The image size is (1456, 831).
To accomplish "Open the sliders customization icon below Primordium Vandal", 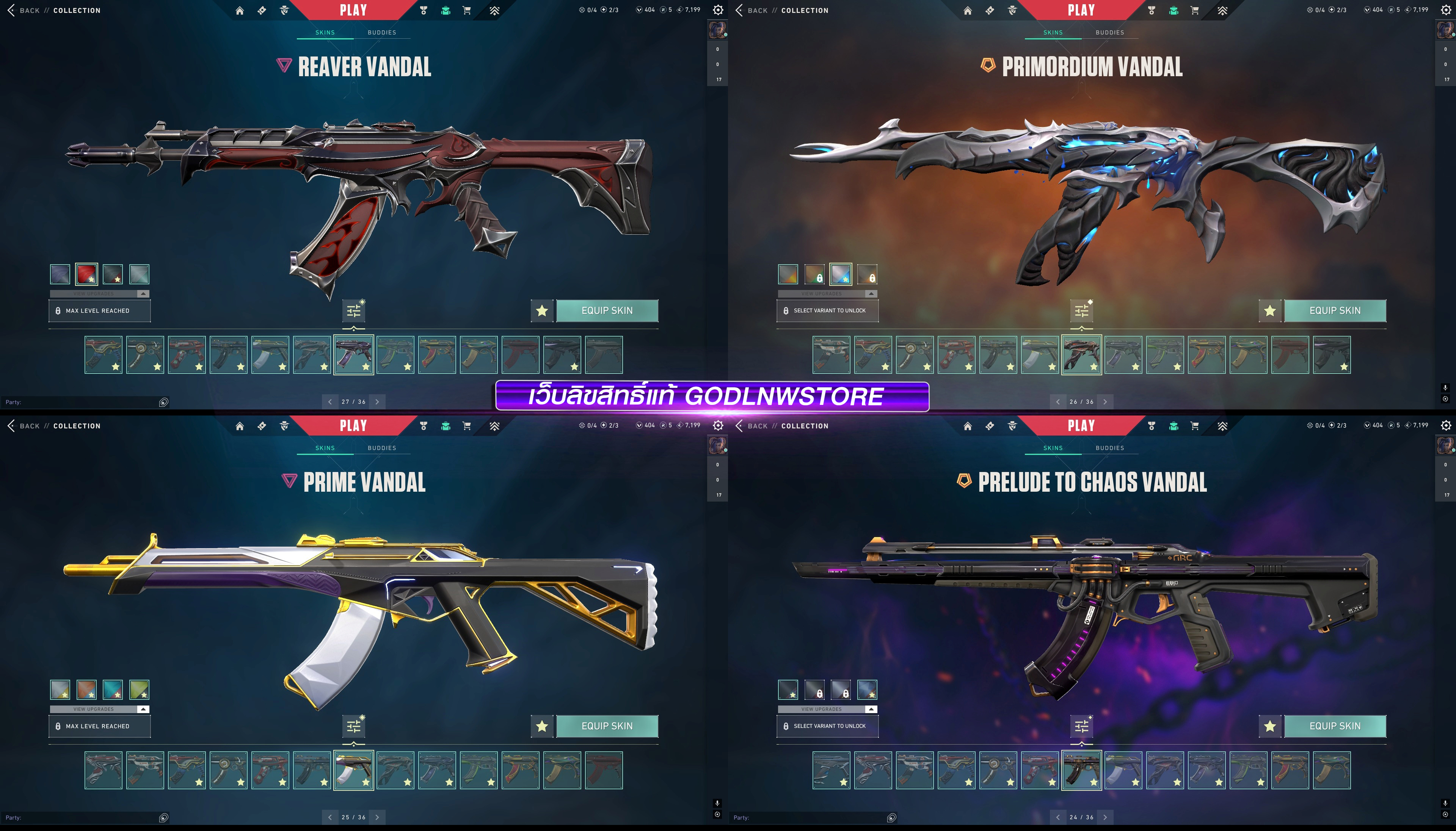I will point(1082,310).
